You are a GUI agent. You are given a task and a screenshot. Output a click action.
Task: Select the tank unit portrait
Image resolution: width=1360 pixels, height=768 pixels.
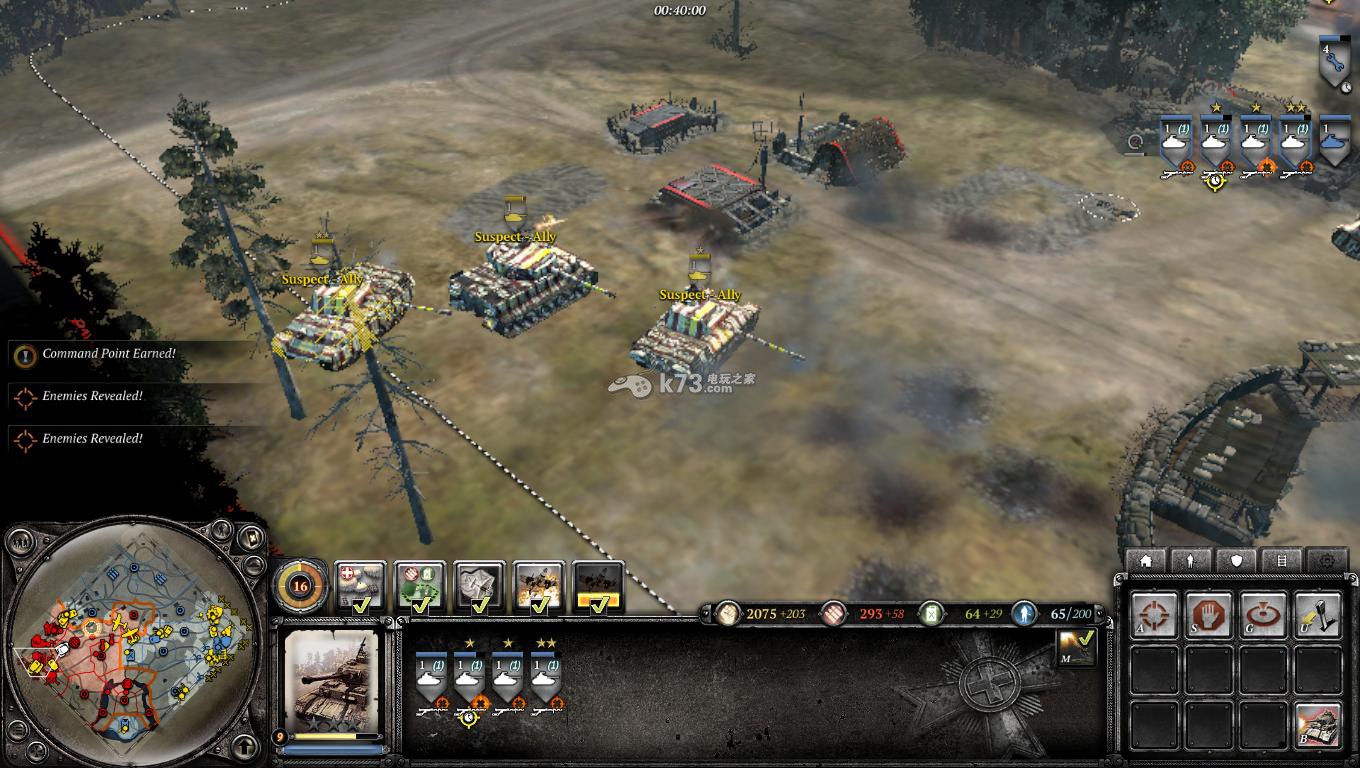pos(332,682)
